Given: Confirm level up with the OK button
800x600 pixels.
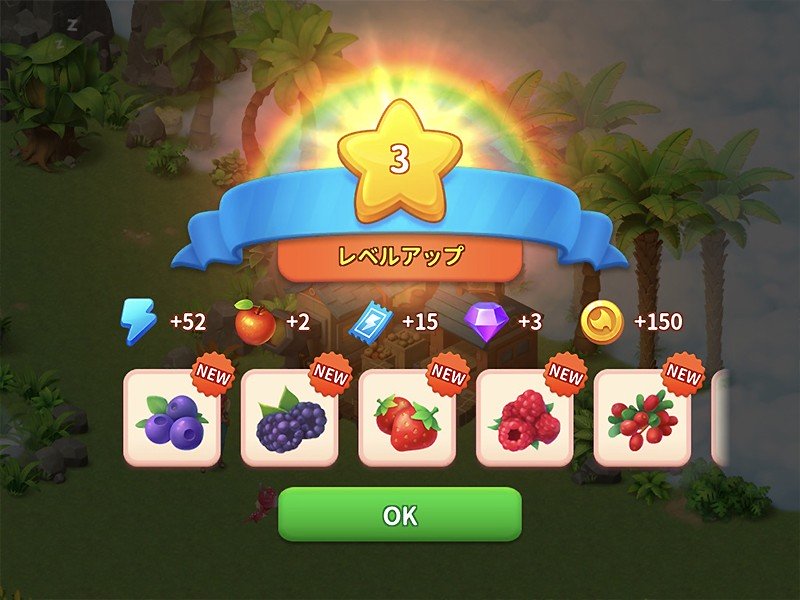Looking at the screenshot, I should [399, 515].
